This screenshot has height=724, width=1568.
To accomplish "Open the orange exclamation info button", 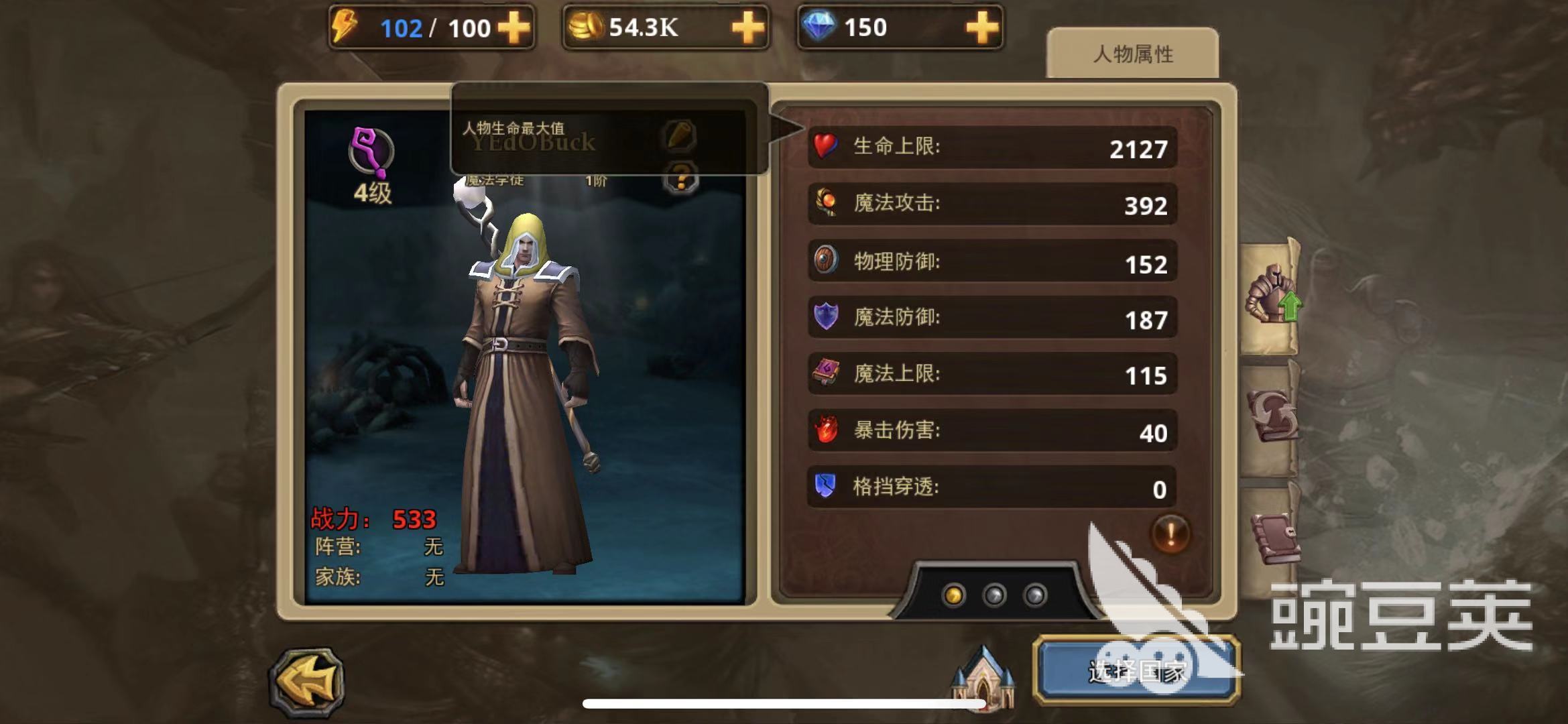I will click(1170, 534).
